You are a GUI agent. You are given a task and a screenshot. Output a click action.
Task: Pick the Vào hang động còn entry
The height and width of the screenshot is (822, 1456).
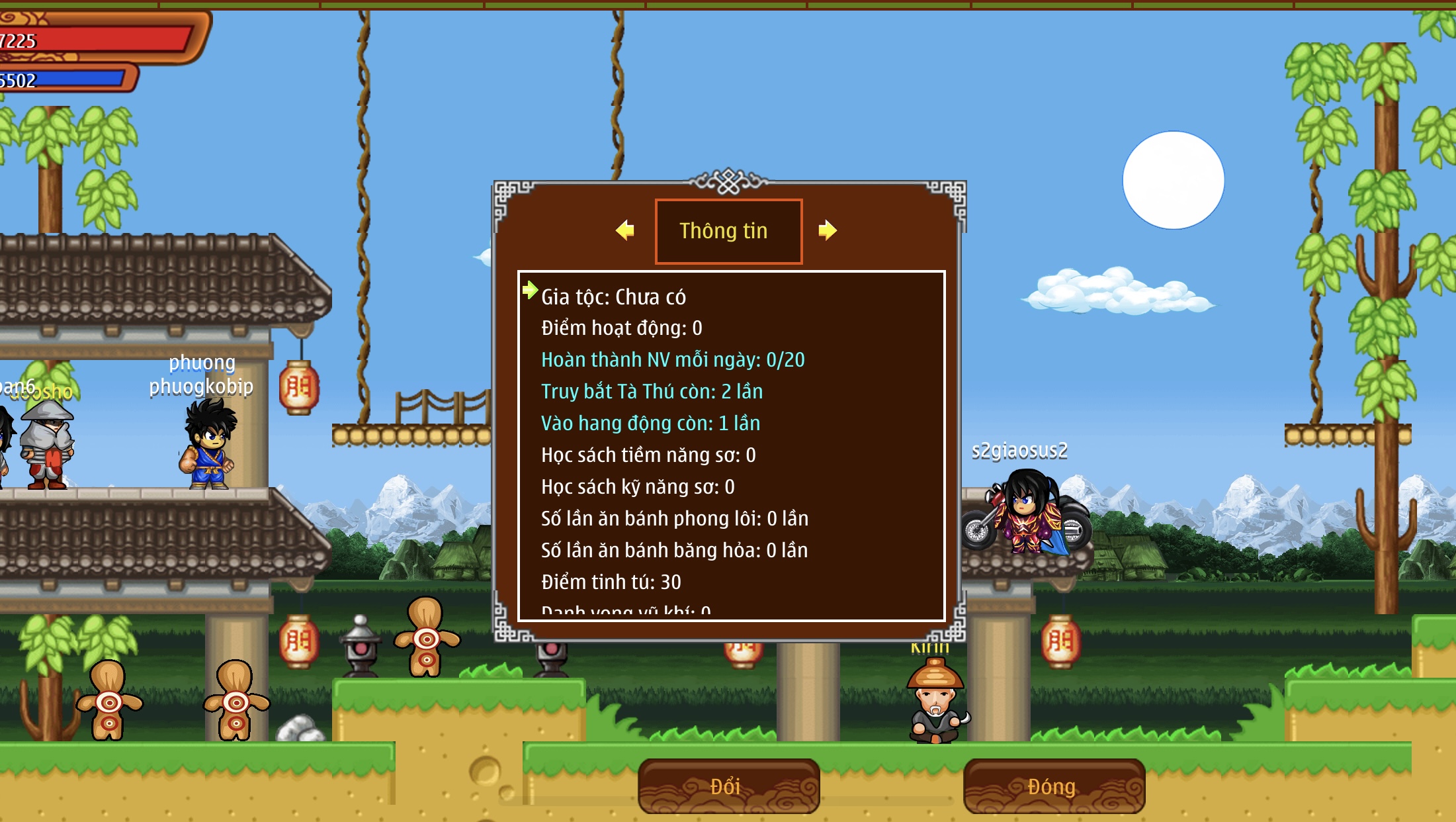(650, 424)
